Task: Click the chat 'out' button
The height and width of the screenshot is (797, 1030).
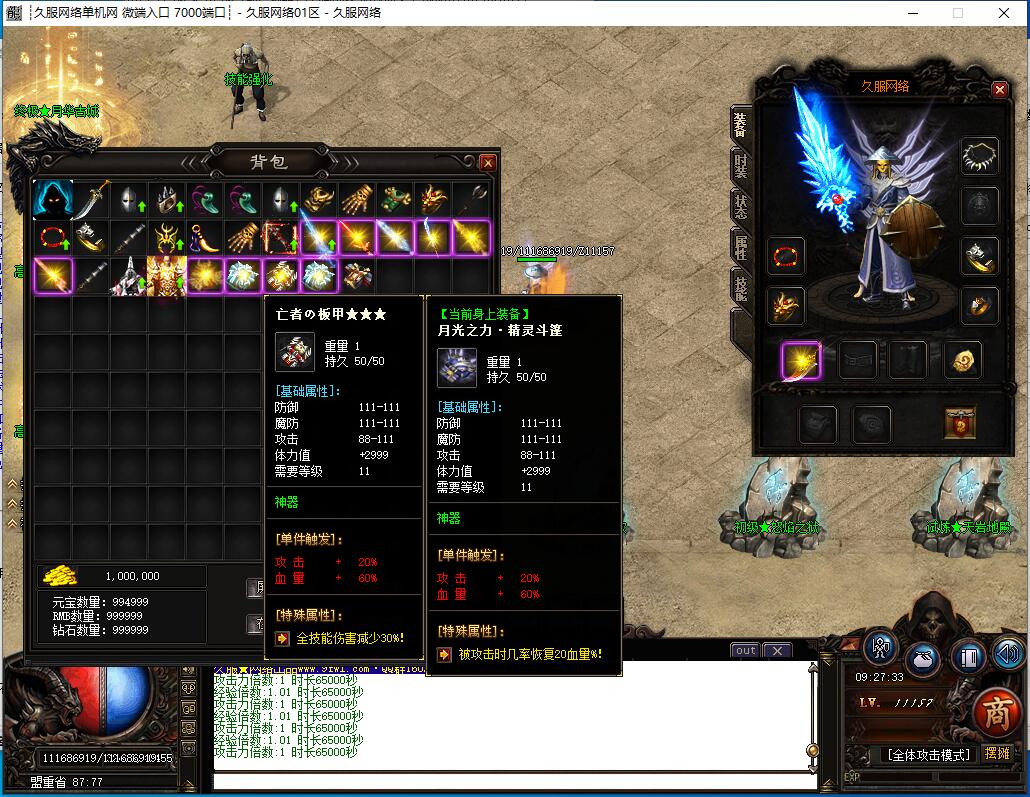Action: tap(745, 650)
